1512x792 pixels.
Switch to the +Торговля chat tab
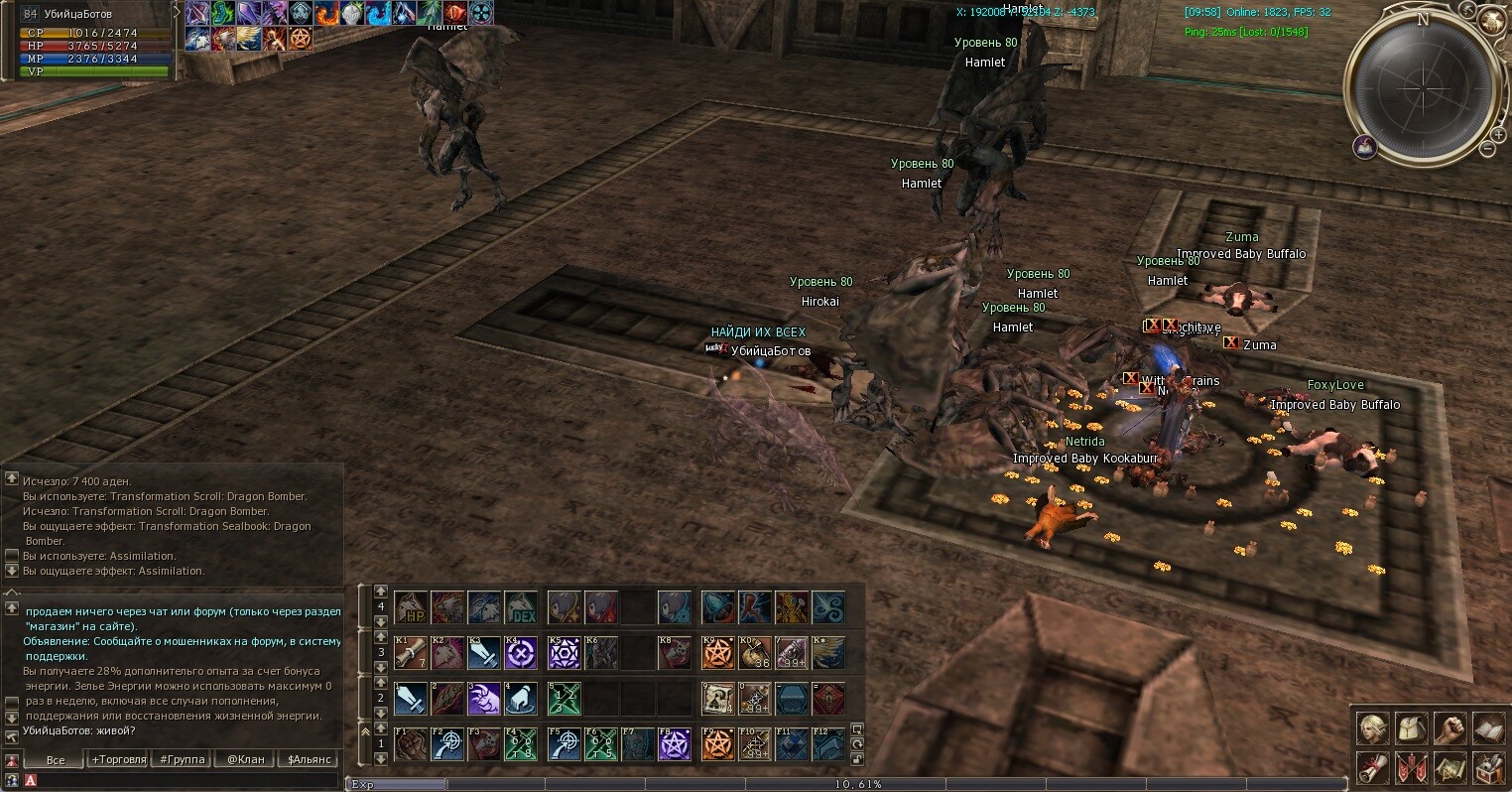pos(118,759)
